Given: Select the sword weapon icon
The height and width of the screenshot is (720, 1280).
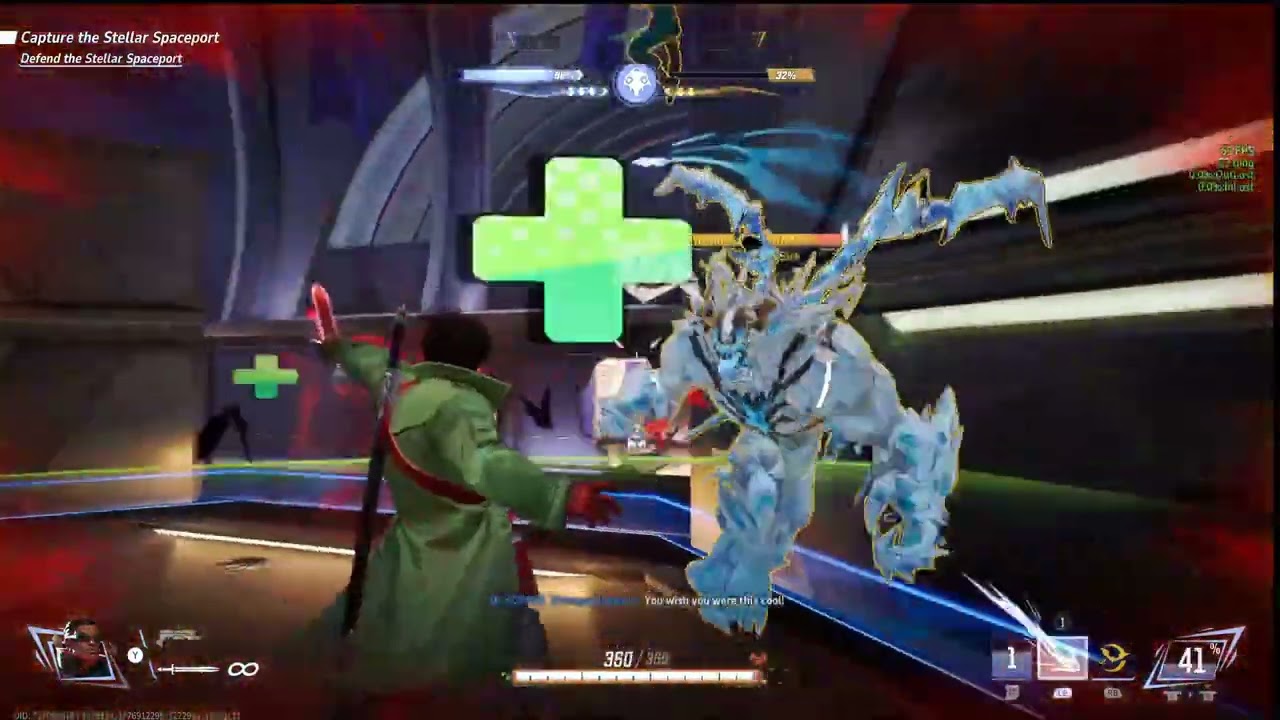Looking at the screenshot, I should coord(187,669).
